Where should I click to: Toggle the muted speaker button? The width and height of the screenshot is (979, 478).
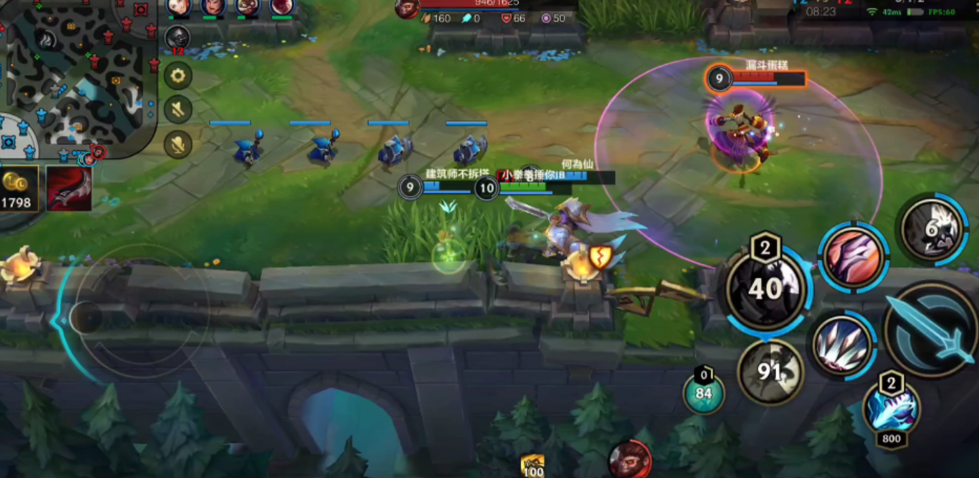[178, 109]
